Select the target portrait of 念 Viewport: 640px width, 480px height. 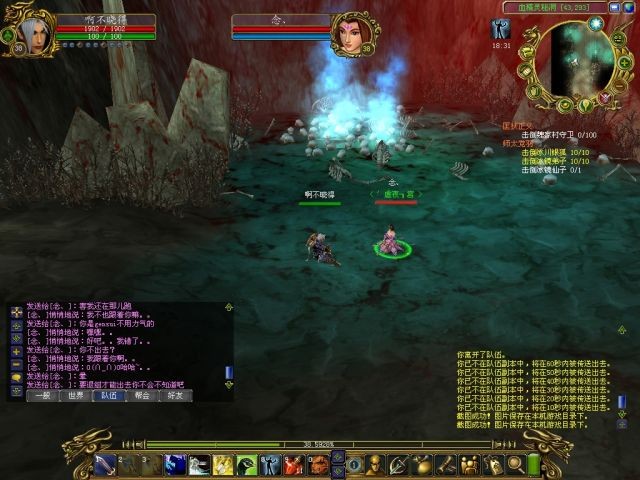(x=351, y=33)
